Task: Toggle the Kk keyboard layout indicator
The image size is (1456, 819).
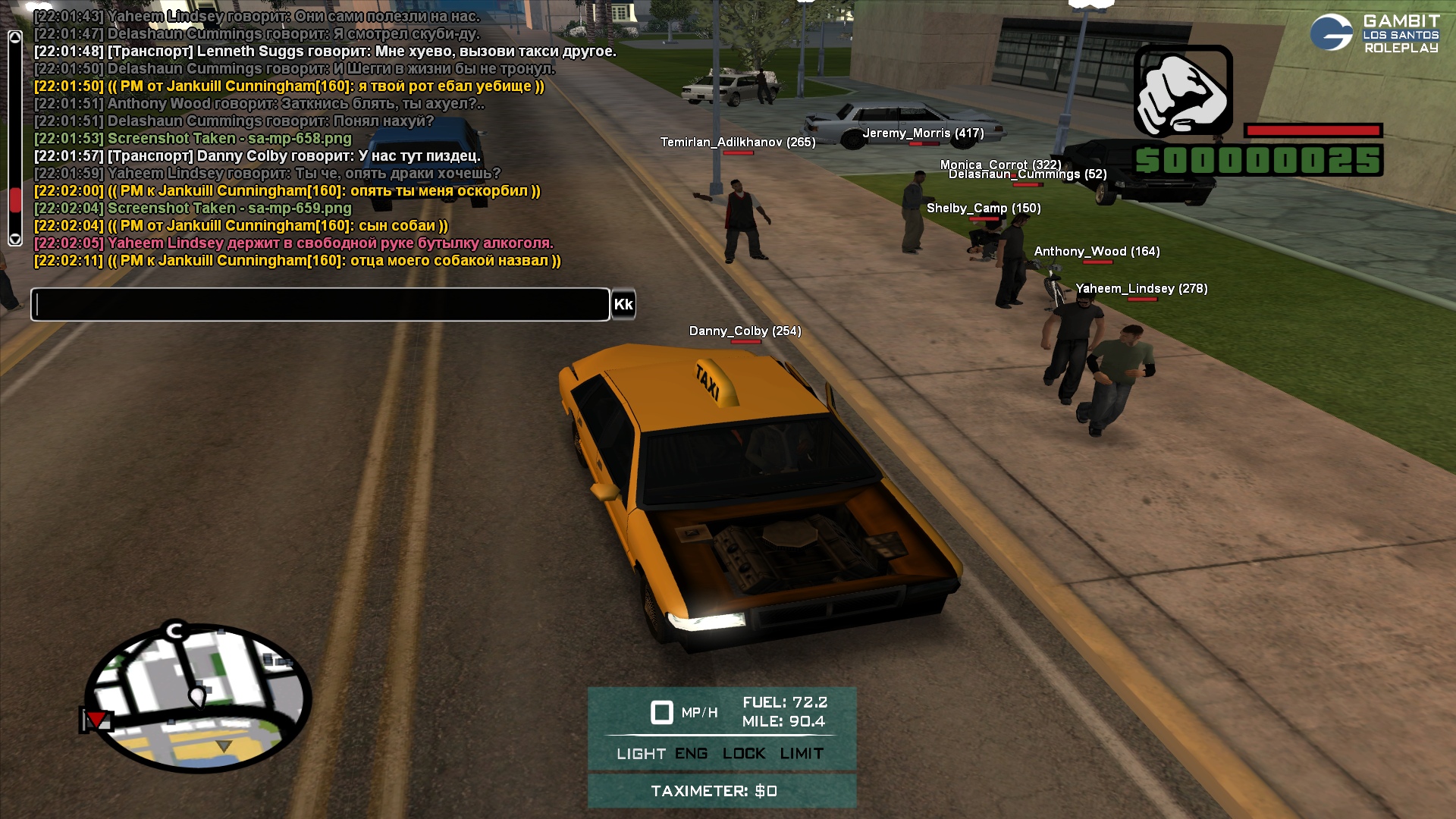Action: point(623,305)
